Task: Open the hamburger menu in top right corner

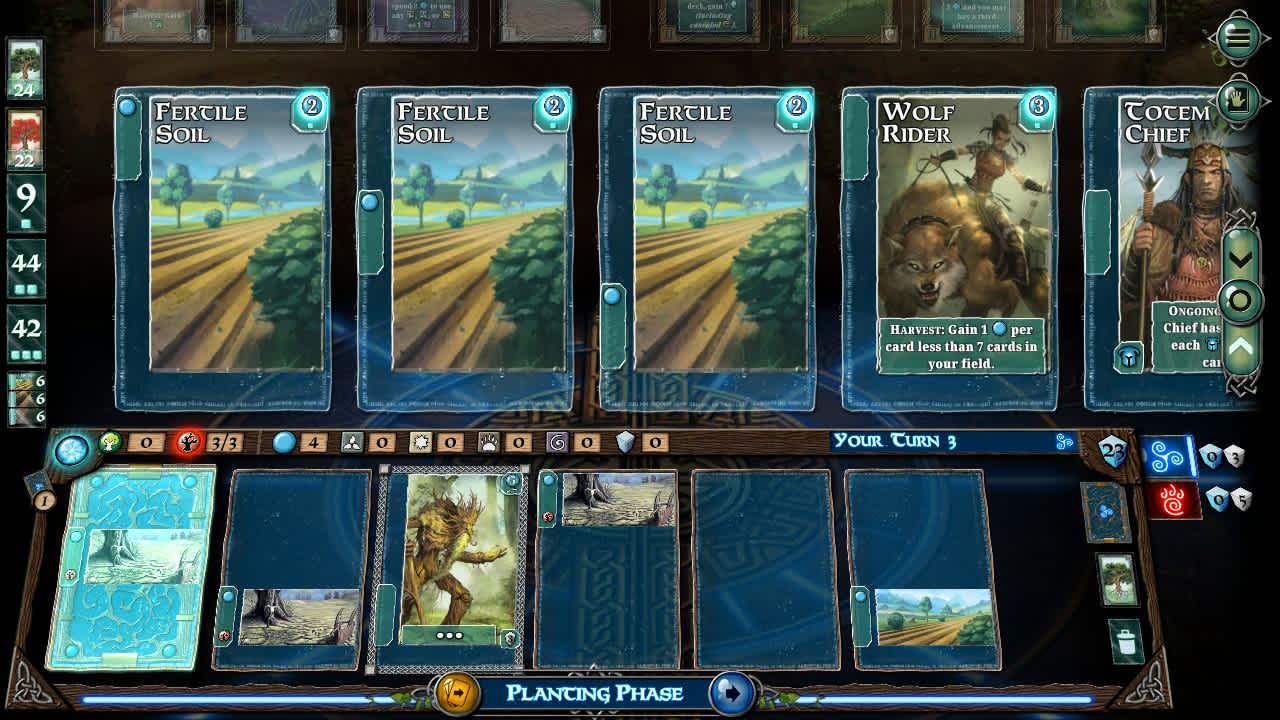Action: point(1238,37)
